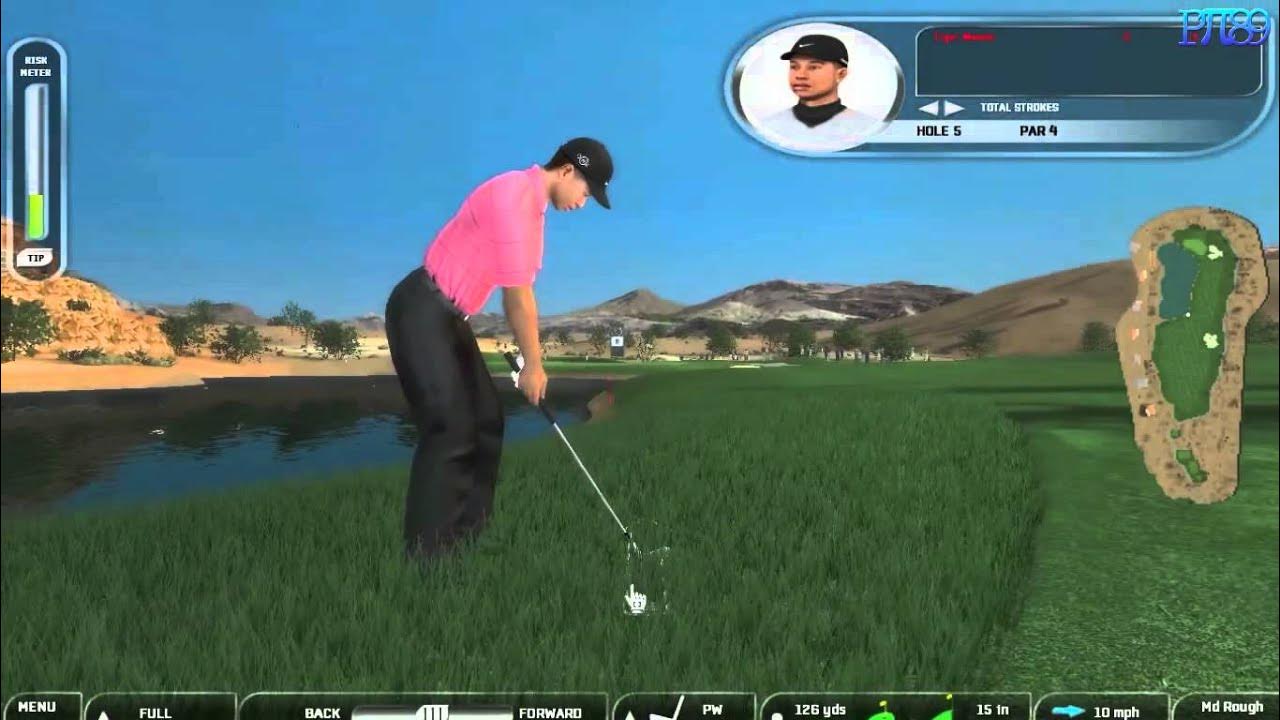This screenshot has width=1280, height=720.
Task: Click the wind direction arrow icon
Action: pos(1068,712)
